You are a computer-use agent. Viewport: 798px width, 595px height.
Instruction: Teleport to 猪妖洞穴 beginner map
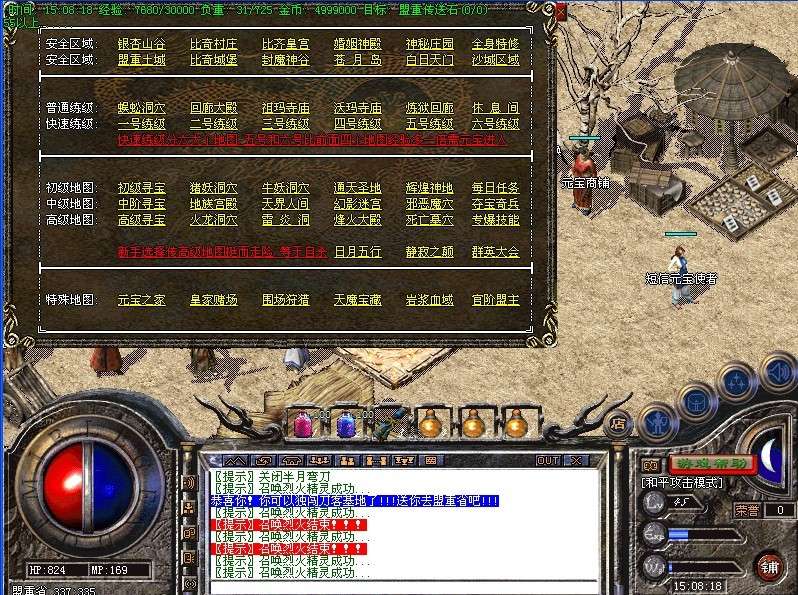(214, 188)
